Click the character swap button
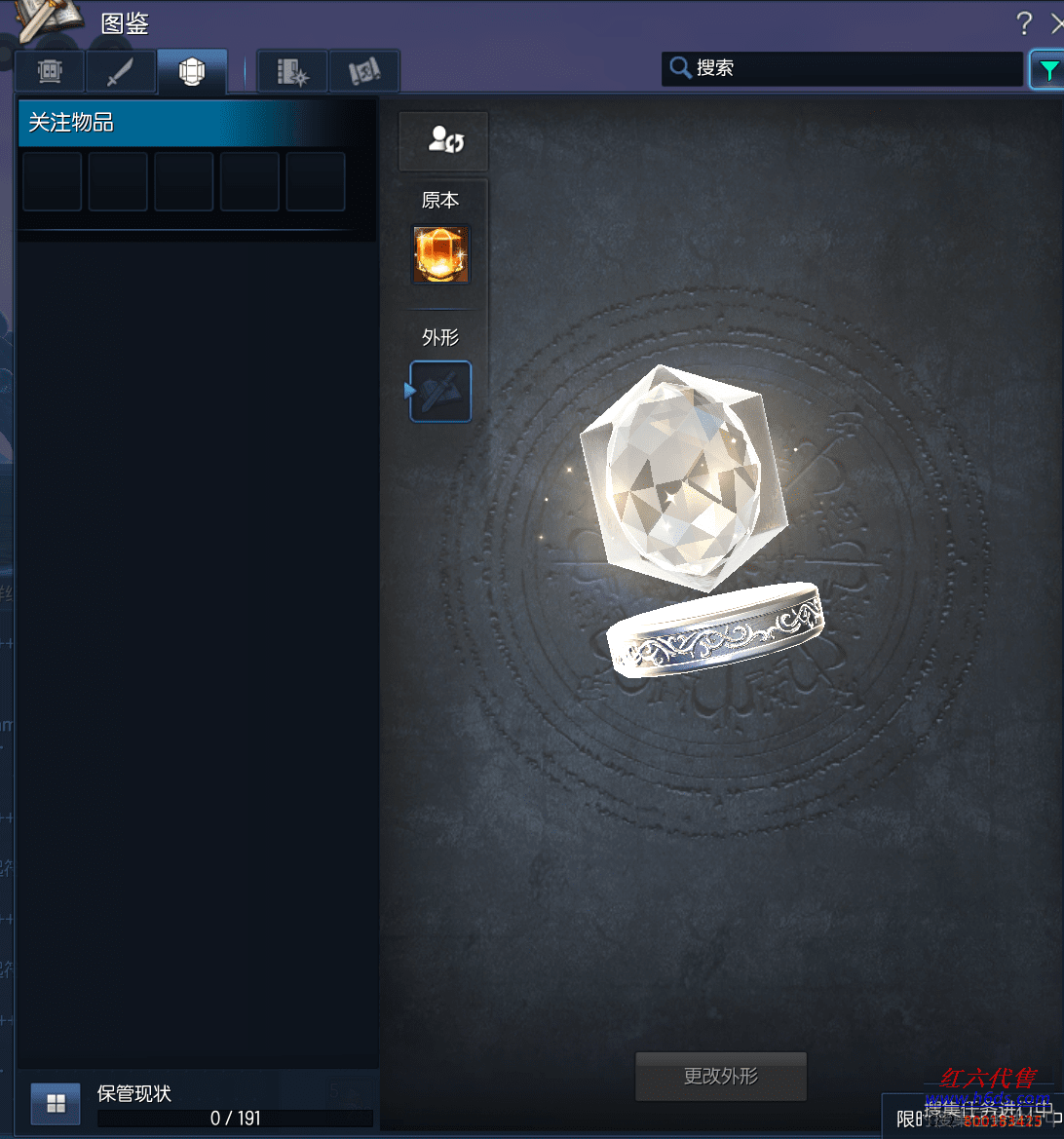This screenshot has width=1064, height=1139. click(443, 140)
